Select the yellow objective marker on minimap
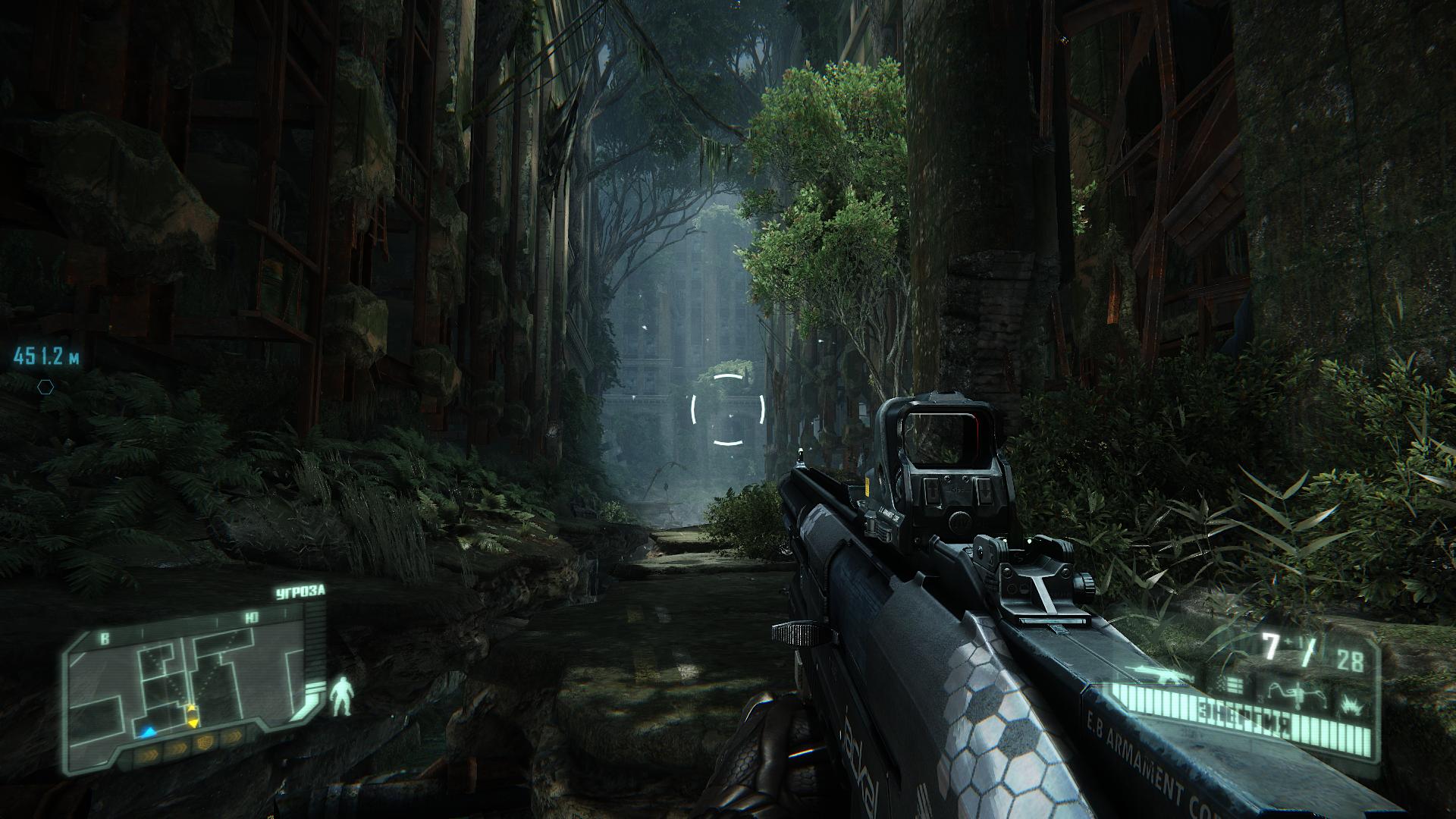This screenshot has height=819, width=1456. click(x=193, y=714)
